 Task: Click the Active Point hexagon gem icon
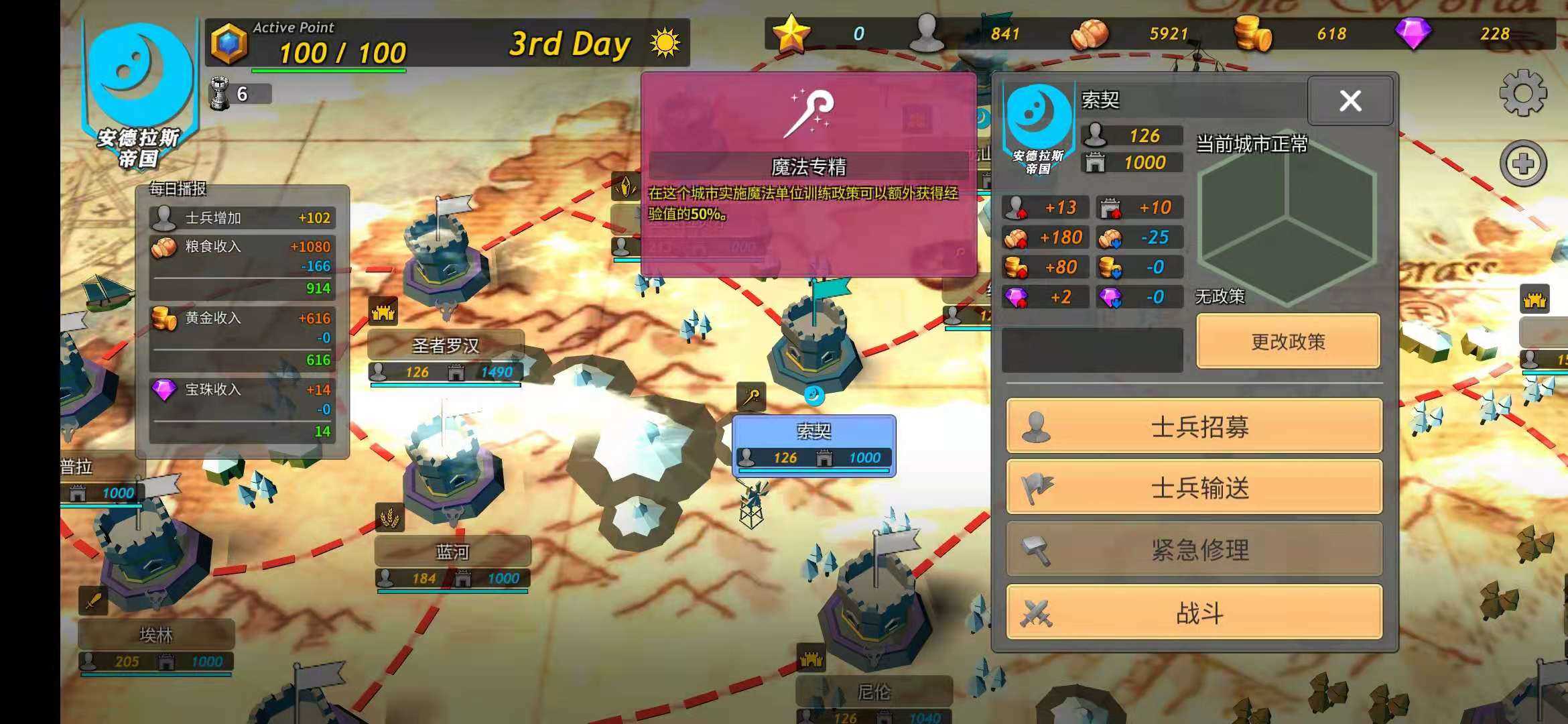click(229, 44)
